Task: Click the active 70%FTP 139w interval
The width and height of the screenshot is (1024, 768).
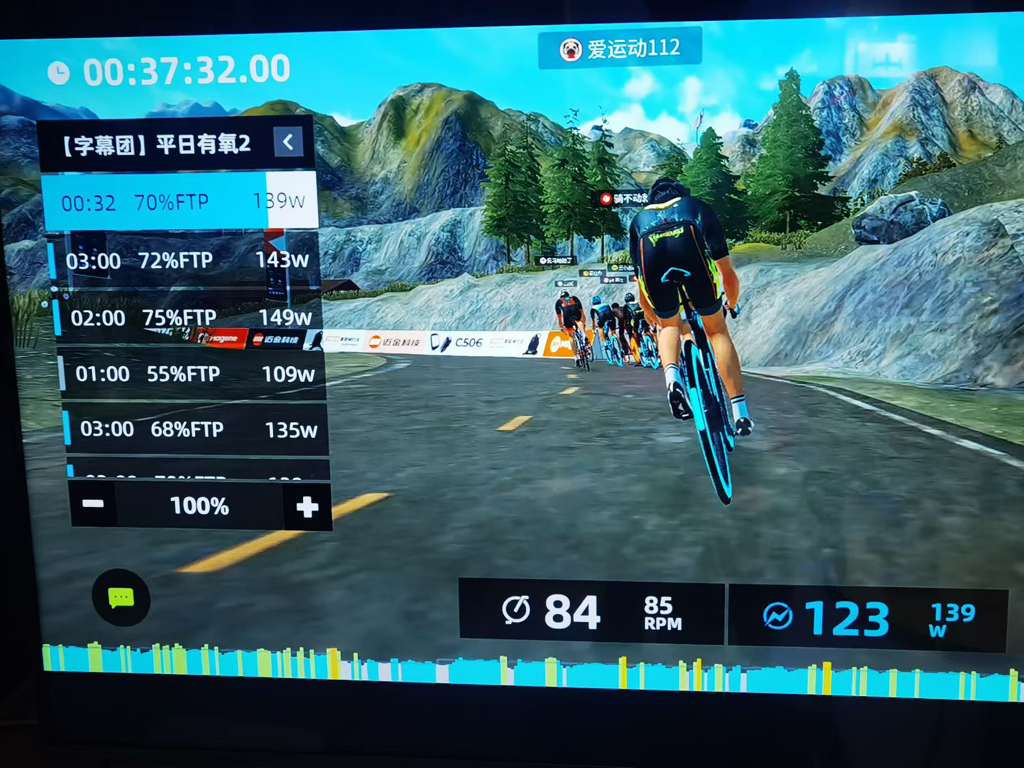Action: click(x=180, y=202)
